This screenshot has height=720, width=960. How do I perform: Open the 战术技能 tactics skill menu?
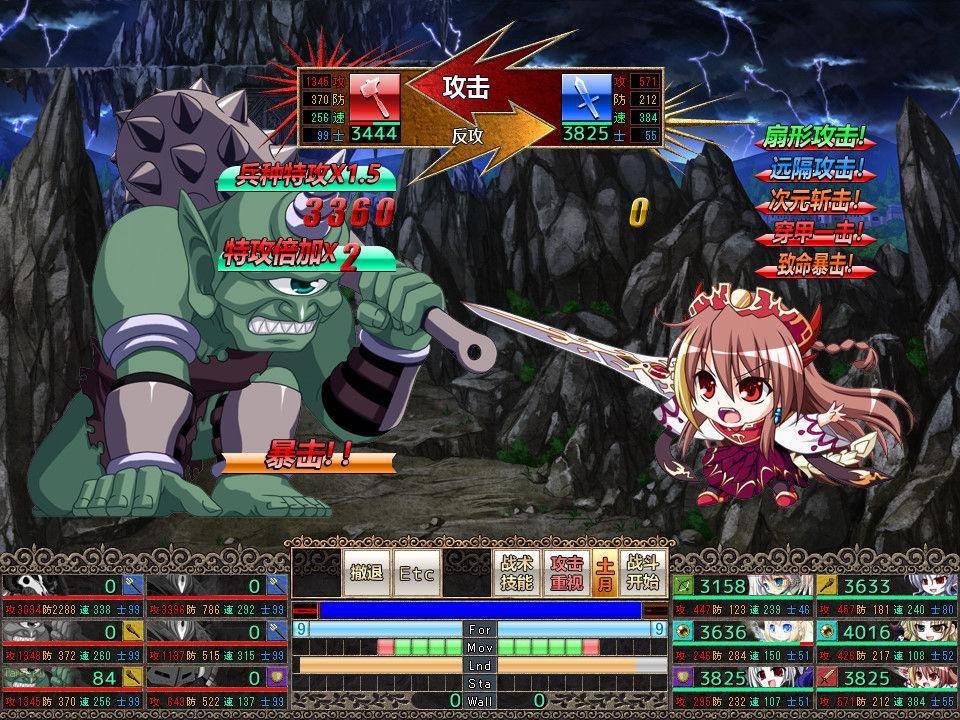pos(516,573)
